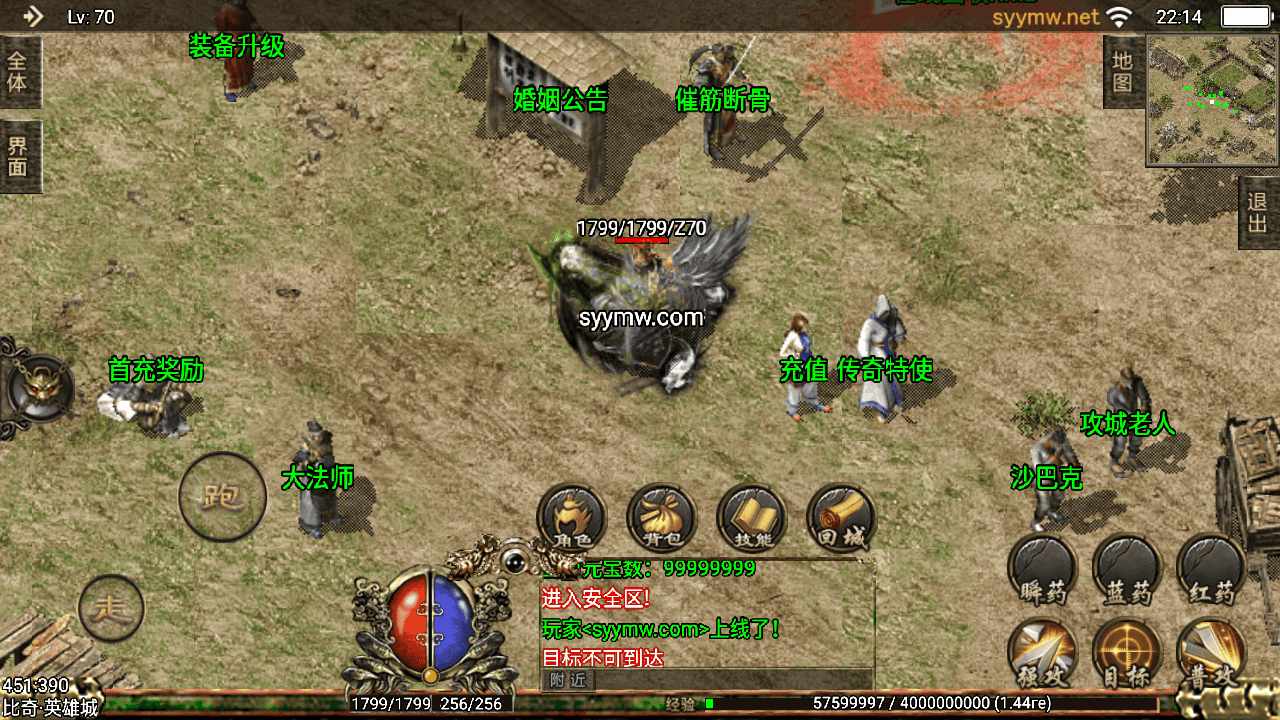Image resolution: width=1280 pixels, height=720 pixels.
Task: Click the arrow icon beside Lv: 70
Action: pyautogui.click(x=33, y=16)
